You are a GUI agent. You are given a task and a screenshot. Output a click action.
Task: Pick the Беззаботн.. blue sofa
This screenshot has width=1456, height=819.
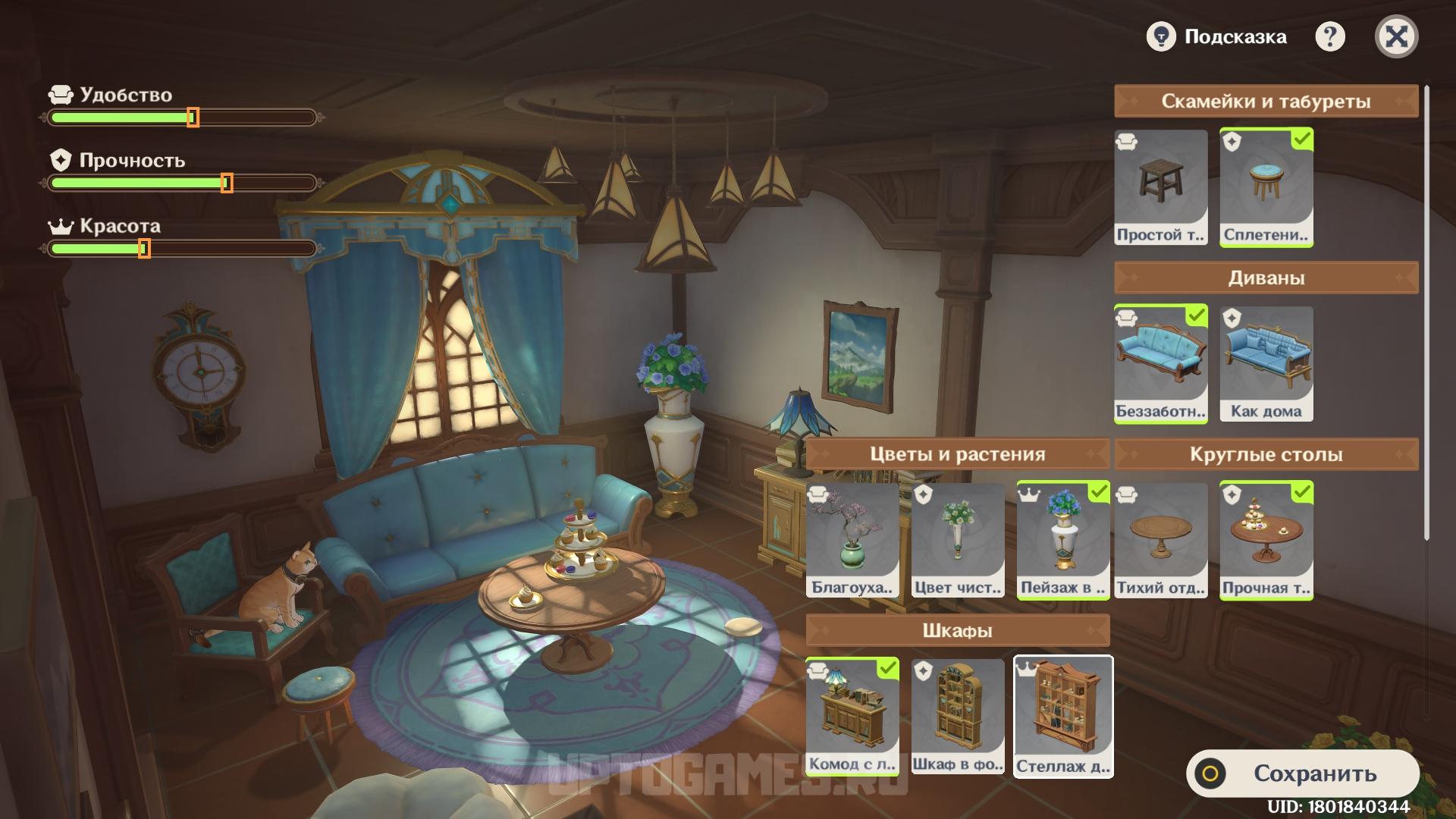coord(1160,363)
